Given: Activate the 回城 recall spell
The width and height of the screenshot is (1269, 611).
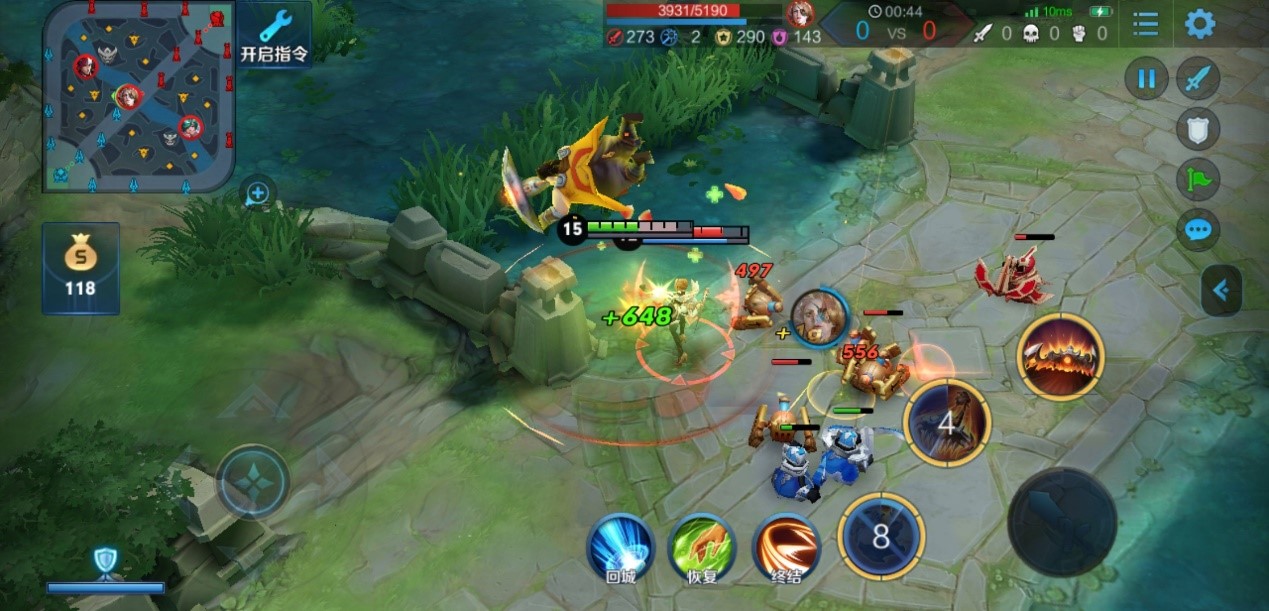Looking at the screenshot, I should [x=620, y=546].
